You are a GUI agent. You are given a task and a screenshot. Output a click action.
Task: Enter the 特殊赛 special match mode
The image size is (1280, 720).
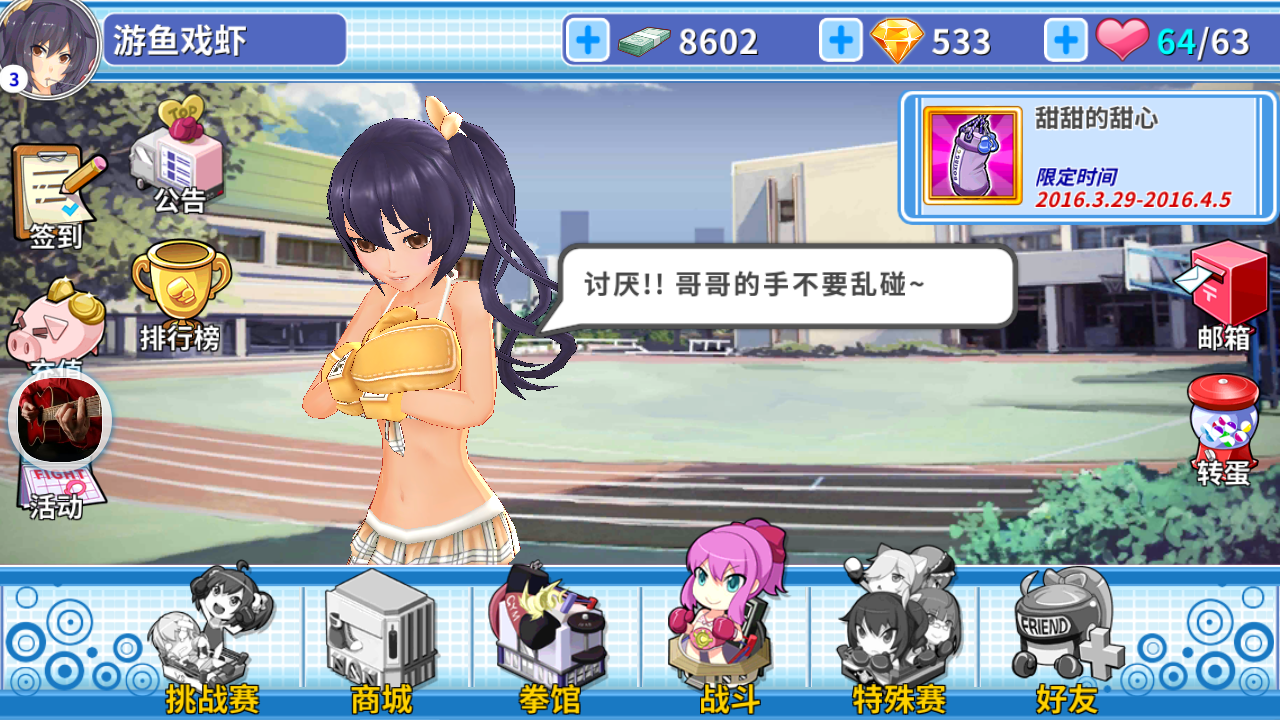(895, 625)
